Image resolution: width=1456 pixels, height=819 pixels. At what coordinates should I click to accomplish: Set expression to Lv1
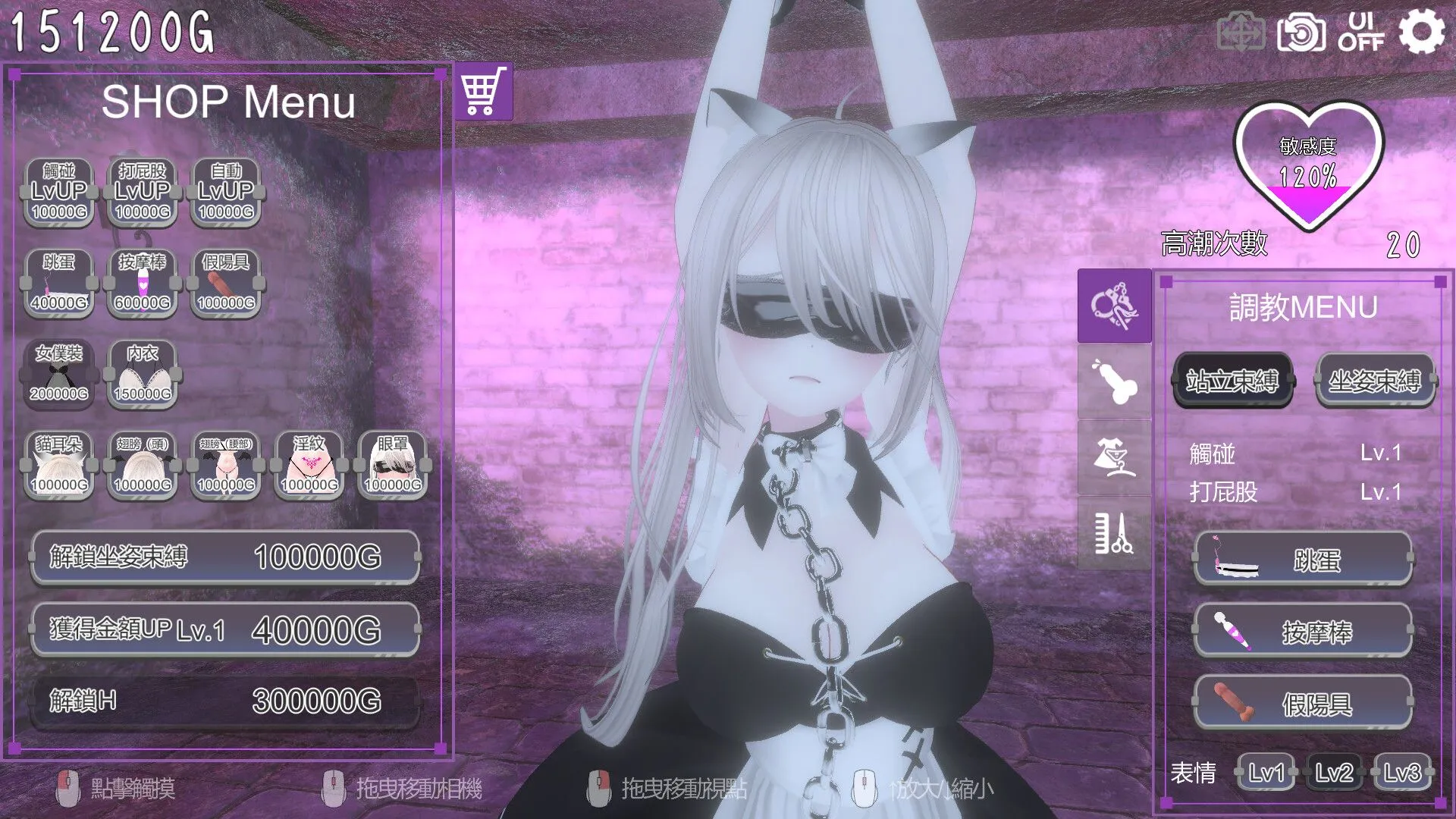(1266, 773)
